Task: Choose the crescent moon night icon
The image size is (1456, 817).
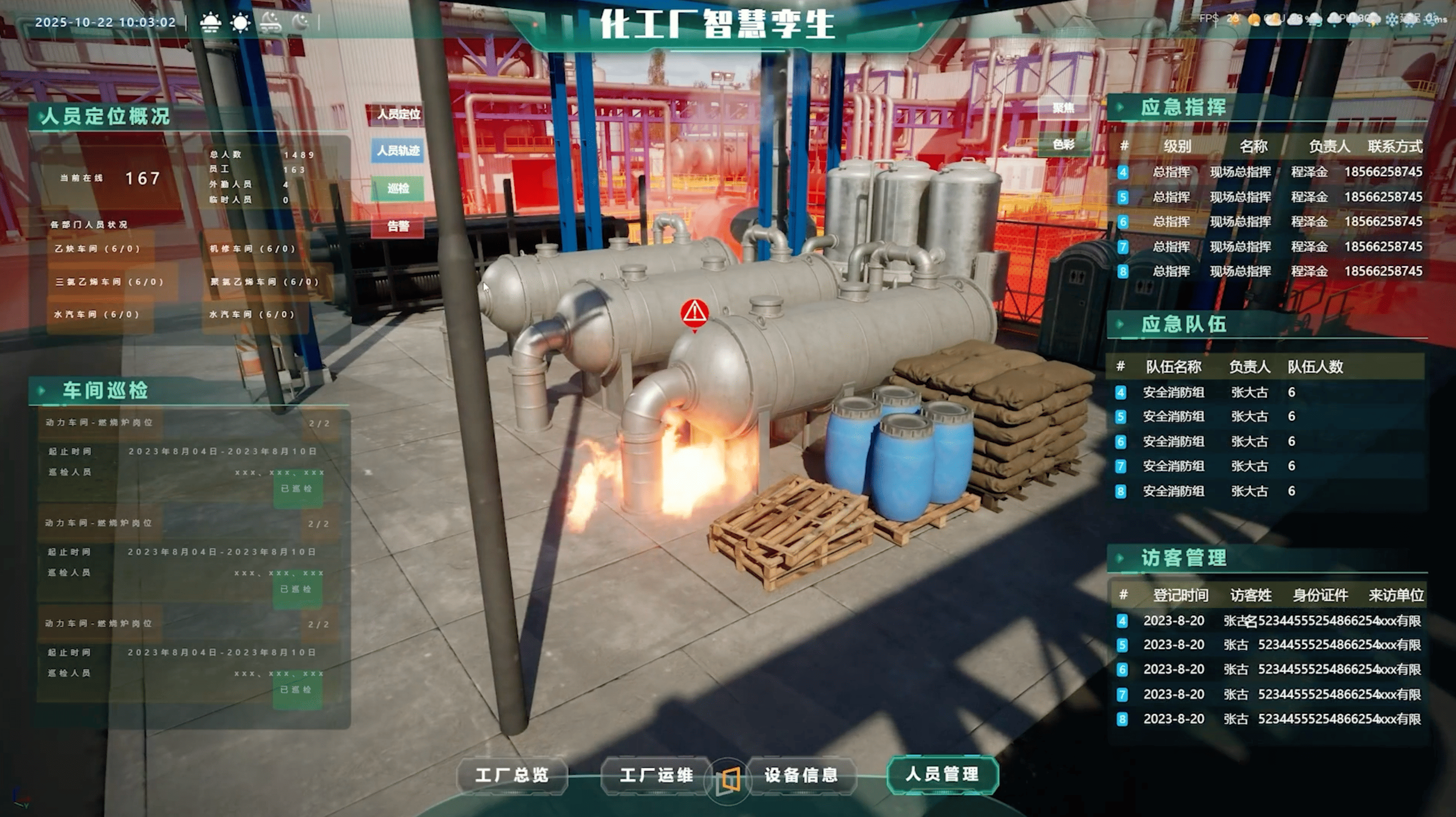Action: pos(301,22)
